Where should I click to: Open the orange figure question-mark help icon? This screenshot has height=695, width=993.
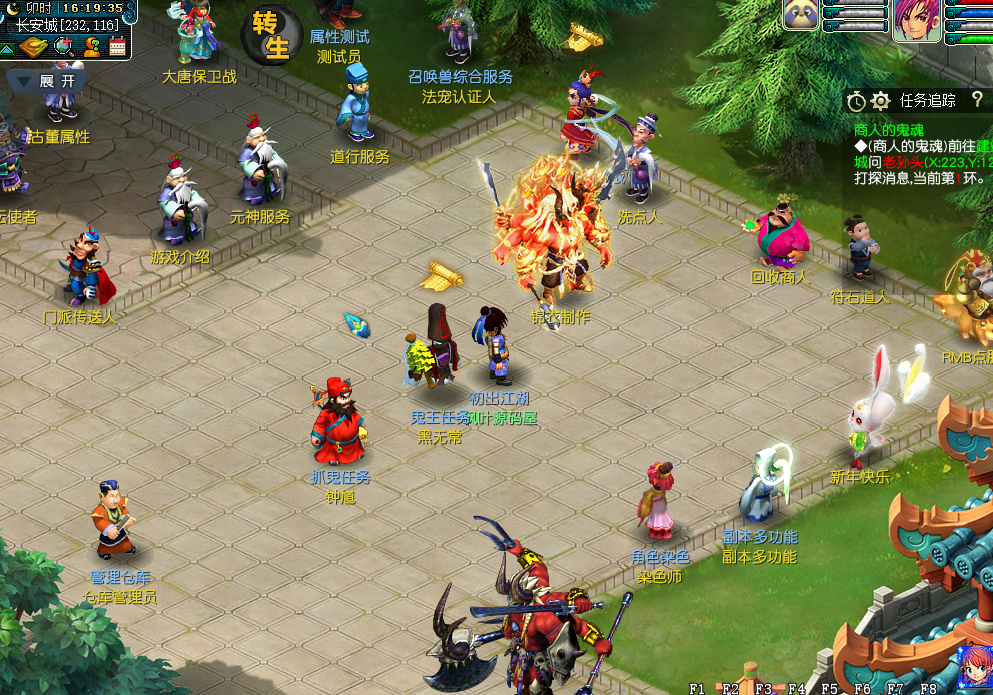click(x=92, y=46)
